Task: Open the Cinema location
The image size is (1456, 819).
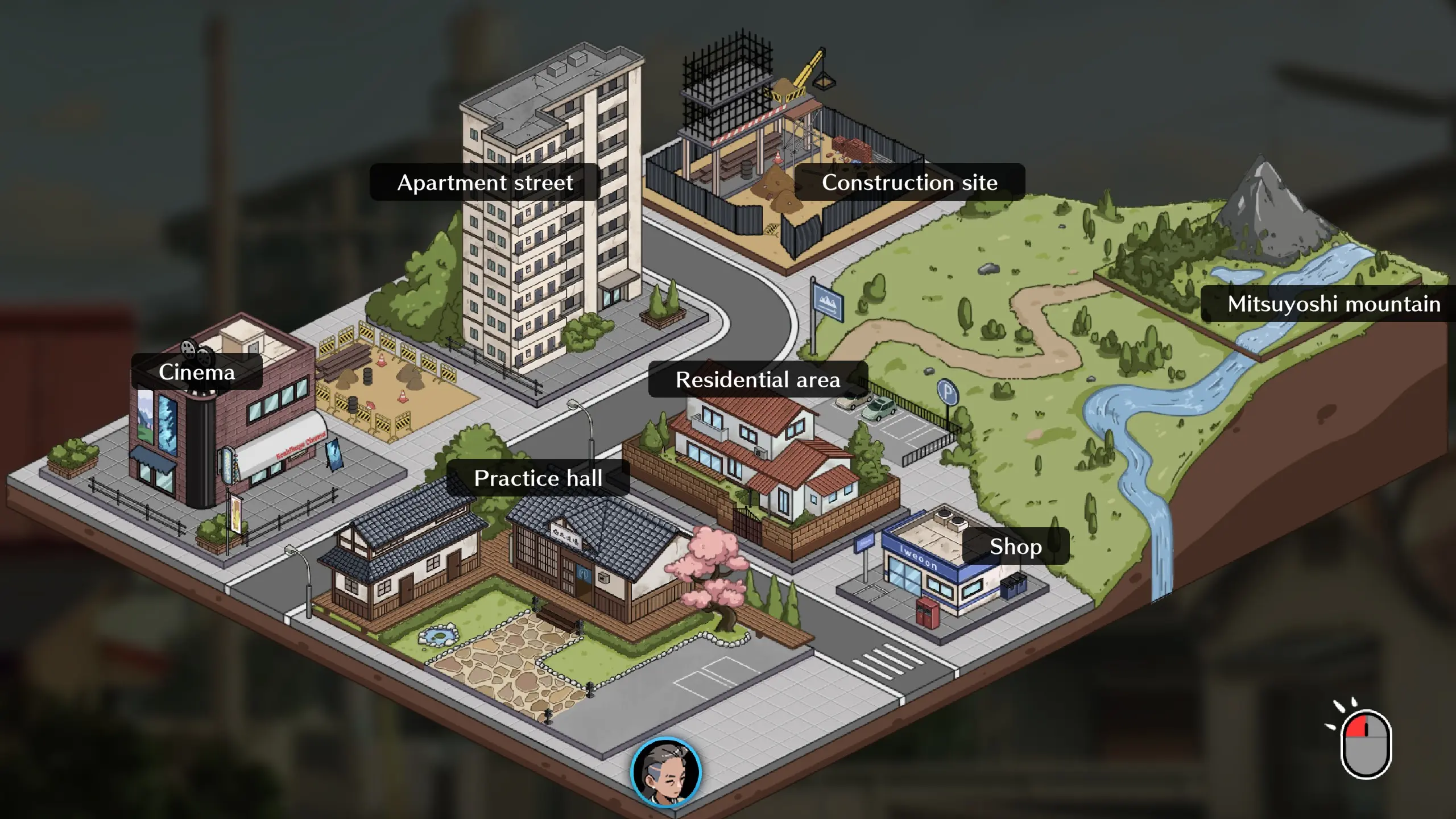Action: 197,372
